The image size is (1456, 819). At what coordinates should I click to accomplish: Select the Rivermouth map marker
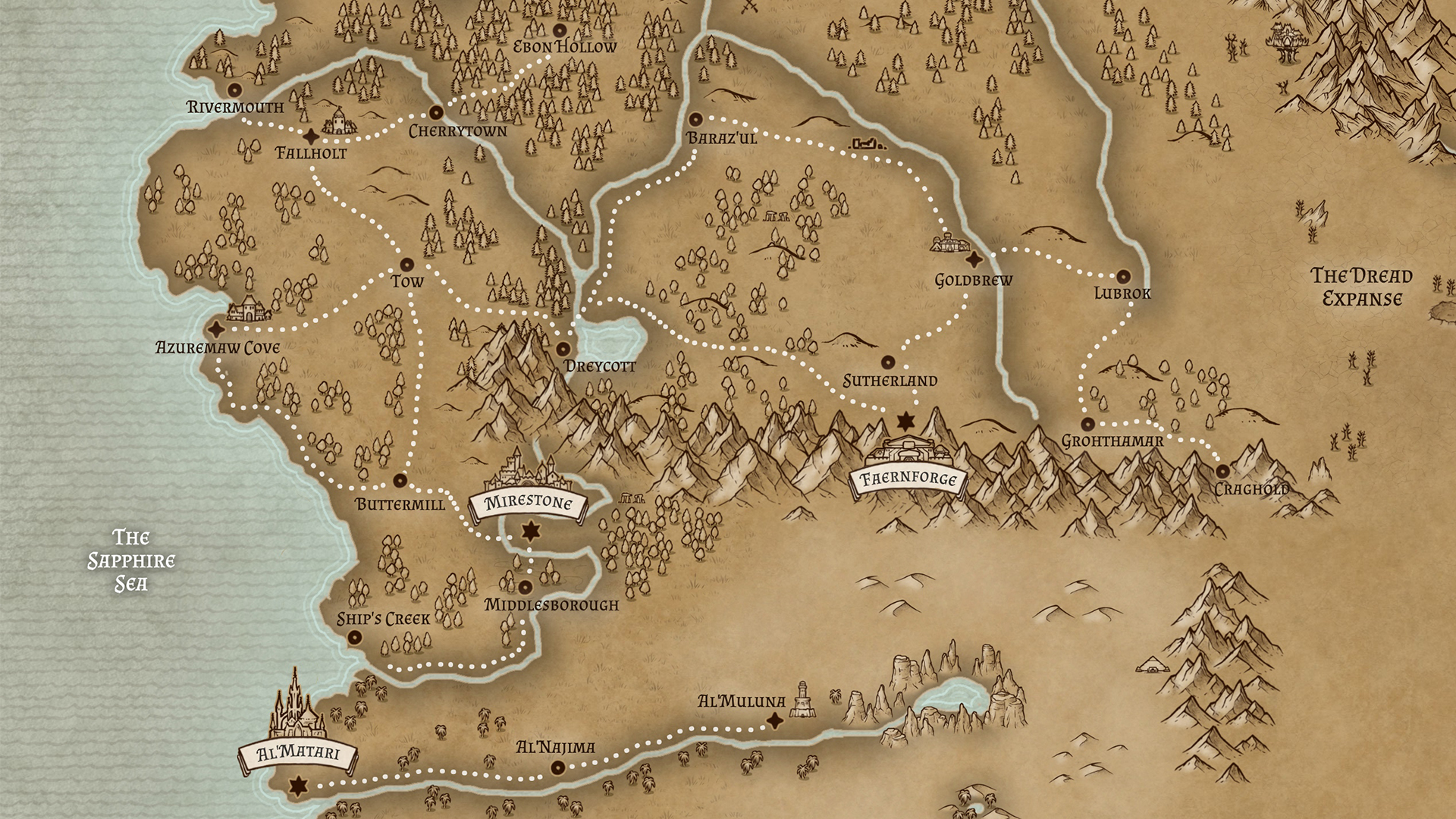pyautogui.click(x=234, y=89)
